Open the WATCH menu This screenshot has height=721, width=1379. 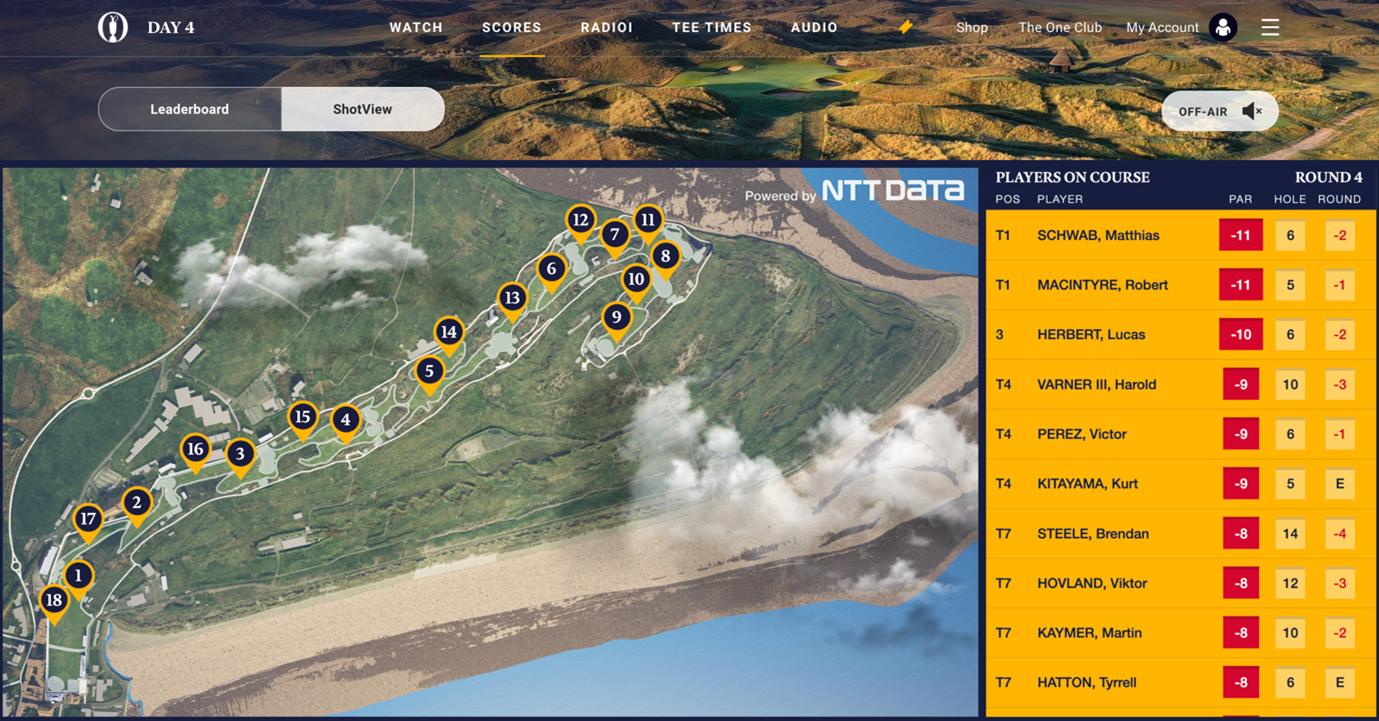416,27
